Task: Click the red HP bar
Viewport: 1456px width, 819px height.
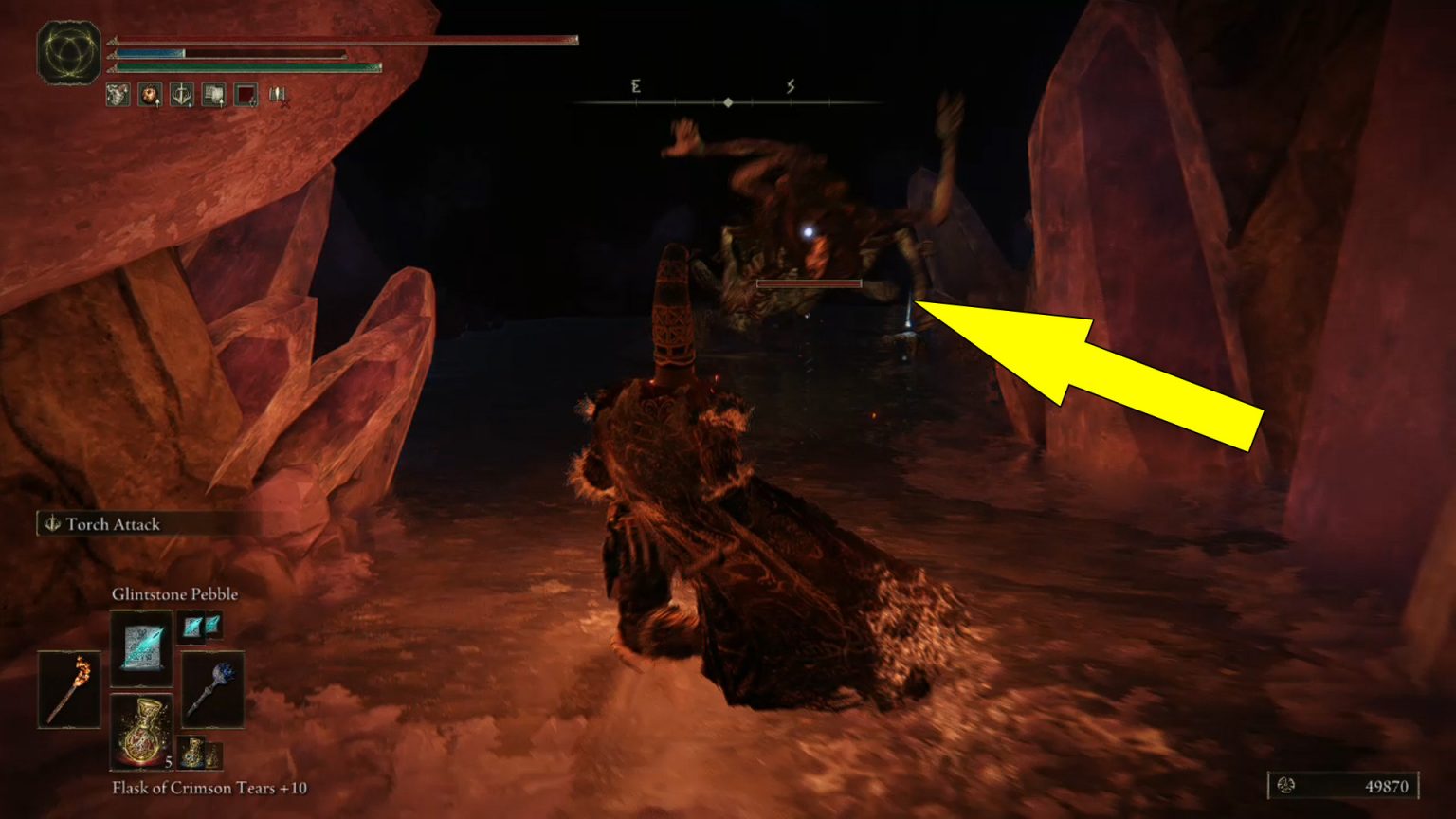Action: tap(332, 42)
